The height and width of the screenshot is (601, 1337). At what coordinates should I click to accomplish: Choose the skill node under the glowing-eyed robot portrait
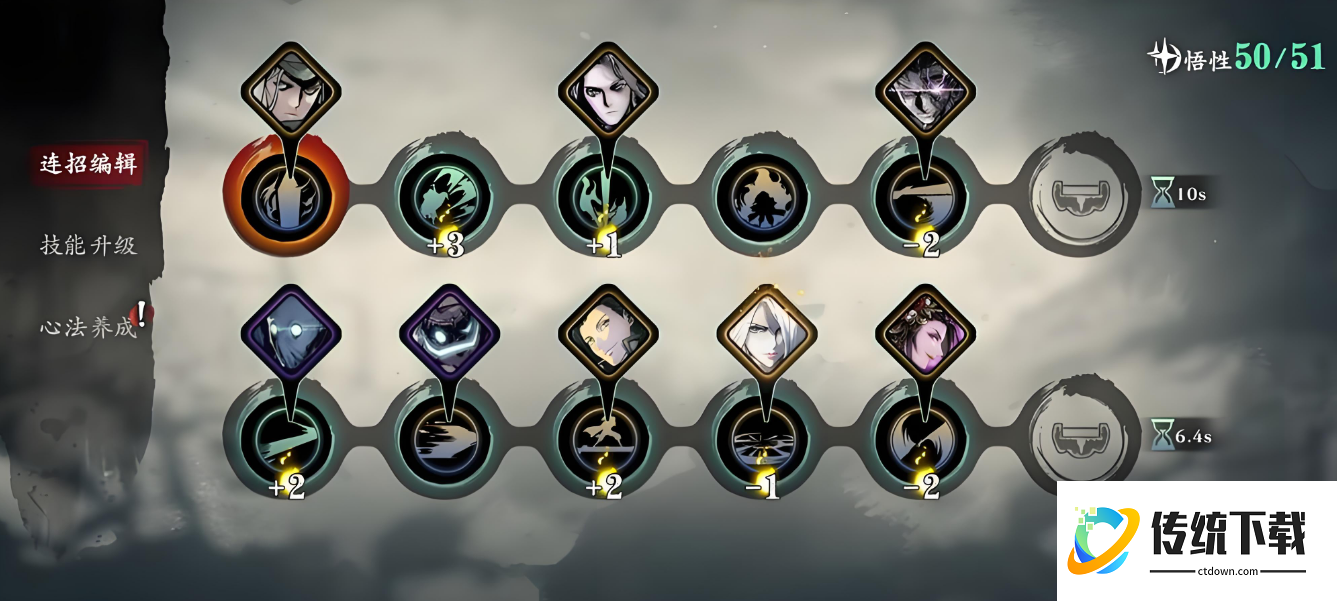445,438
